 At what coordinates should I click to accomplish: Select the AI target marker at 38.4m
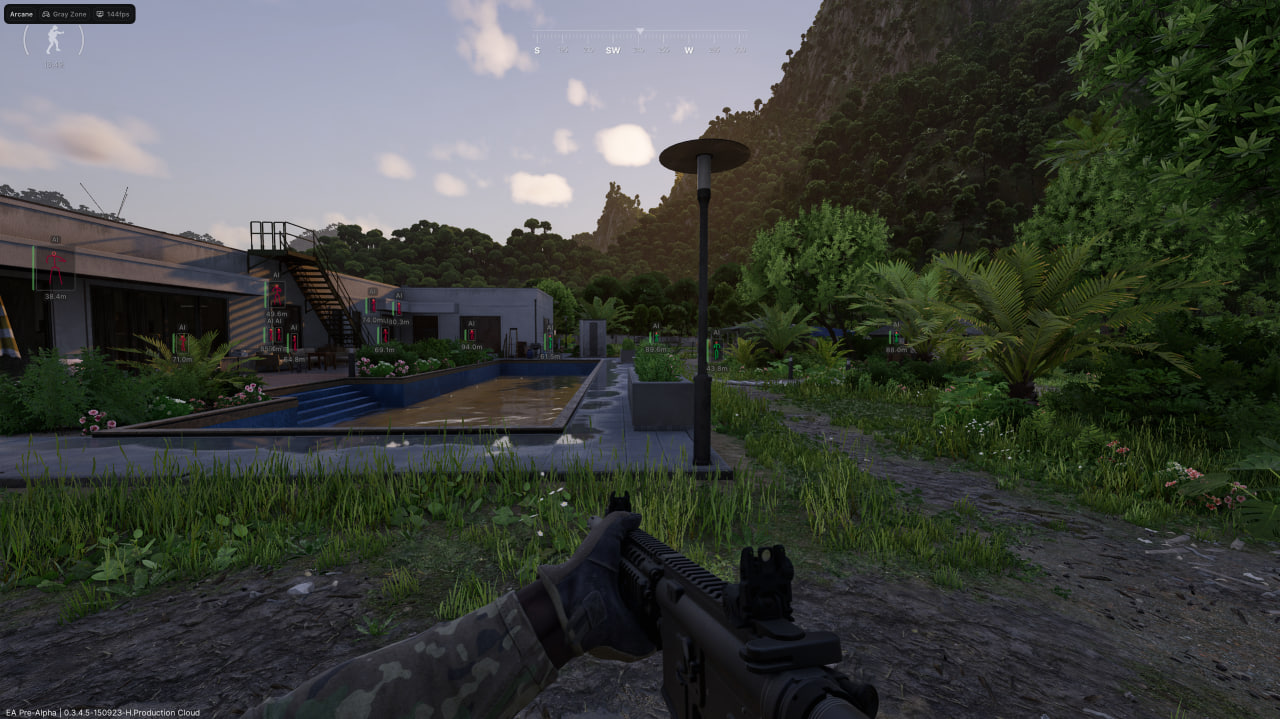pos(54,268)
